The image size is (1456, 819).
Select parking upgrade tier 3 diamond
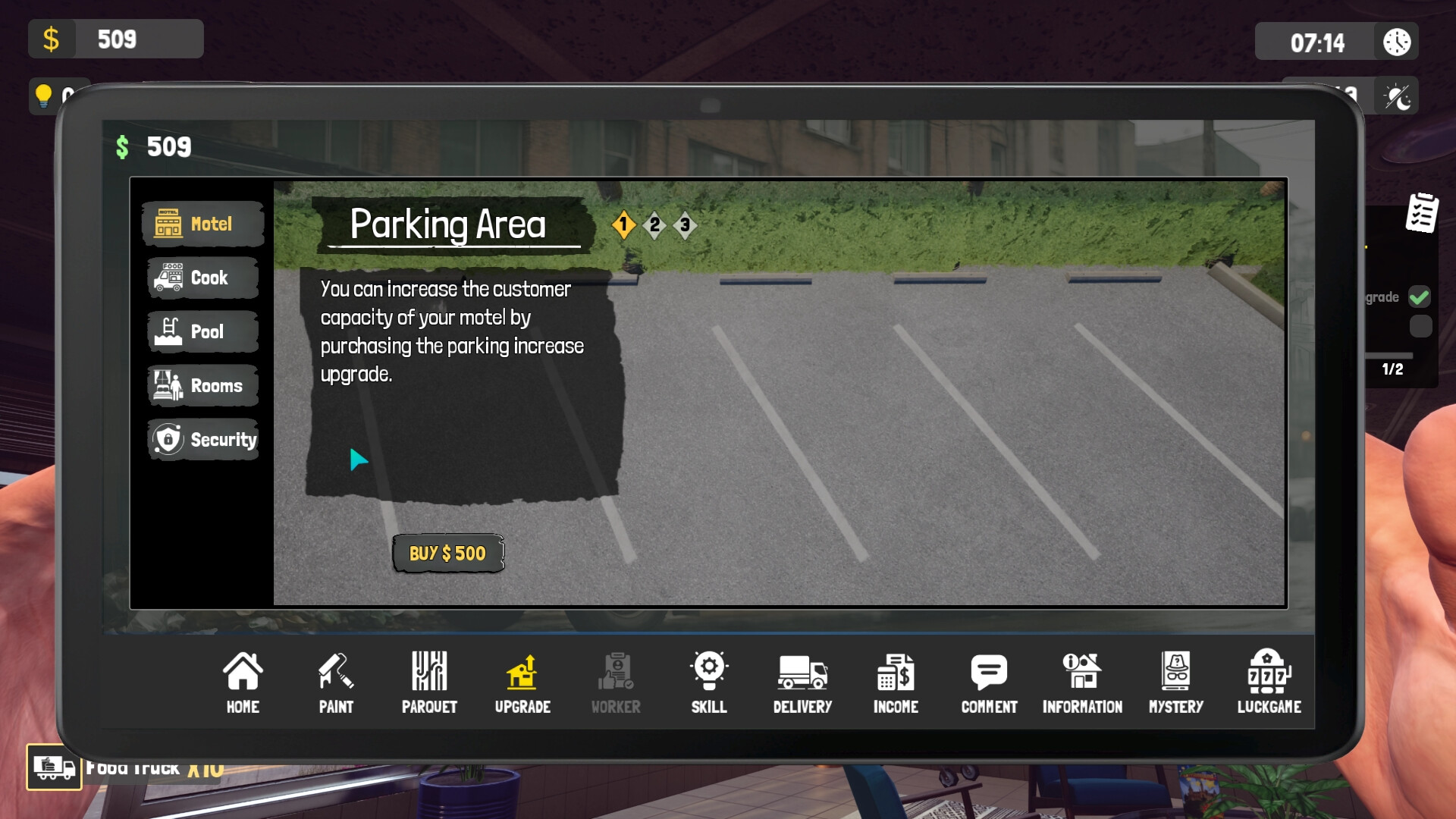coord(685,225)
